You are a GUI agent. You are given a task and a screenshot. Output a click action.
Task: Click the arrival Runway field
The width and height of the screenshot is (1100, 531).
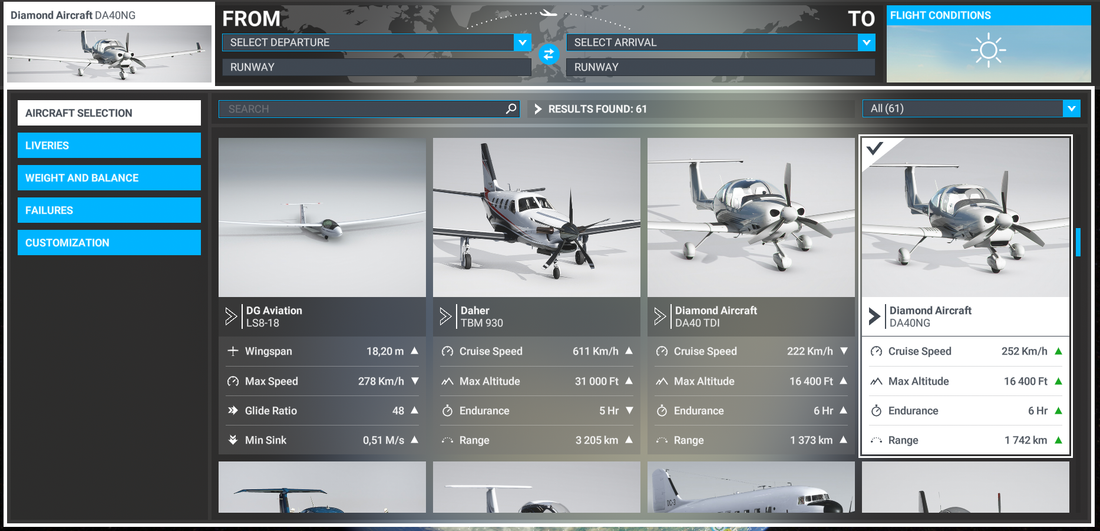point(720,67)
